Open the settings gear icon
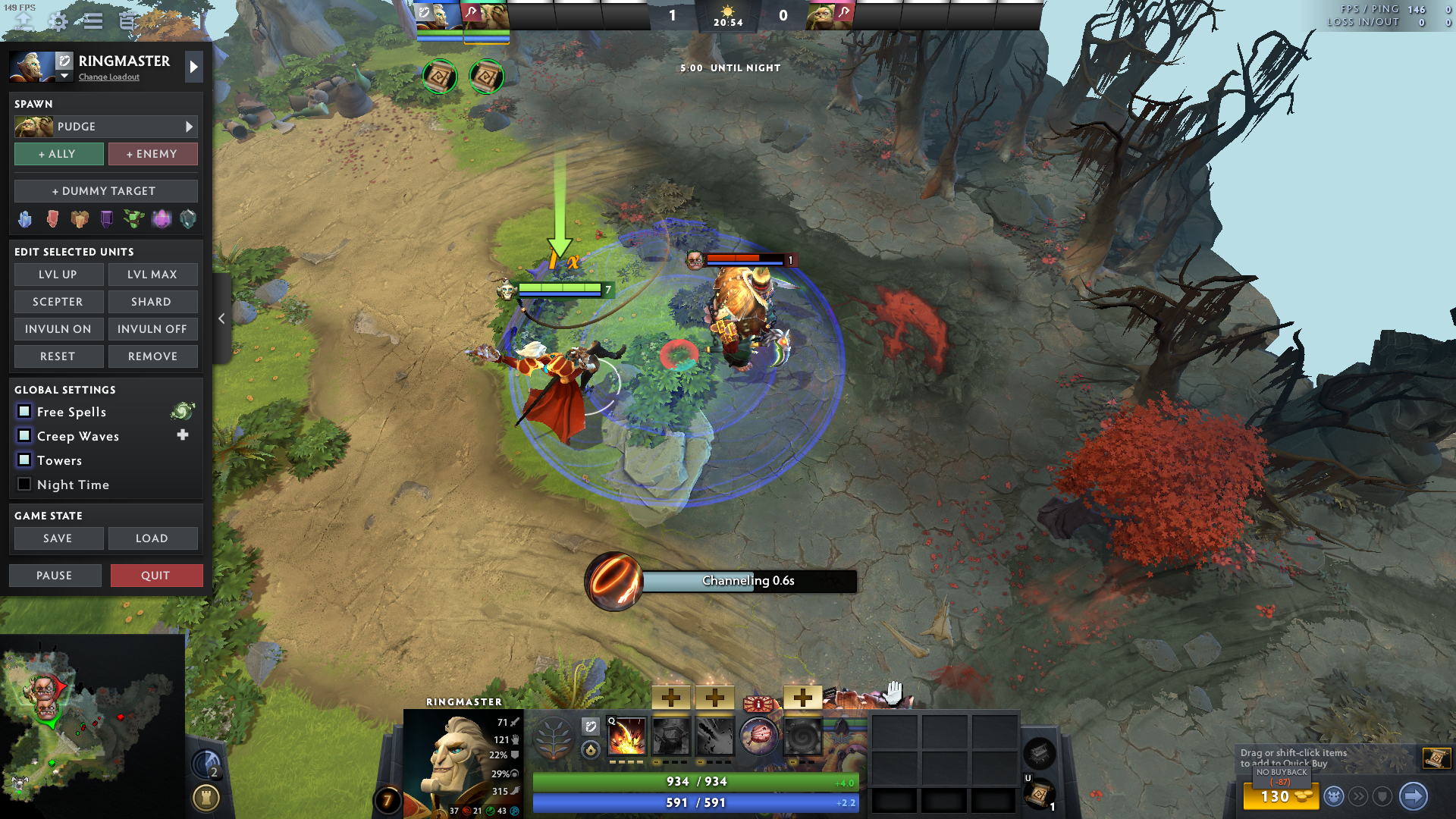 point(58,21)
